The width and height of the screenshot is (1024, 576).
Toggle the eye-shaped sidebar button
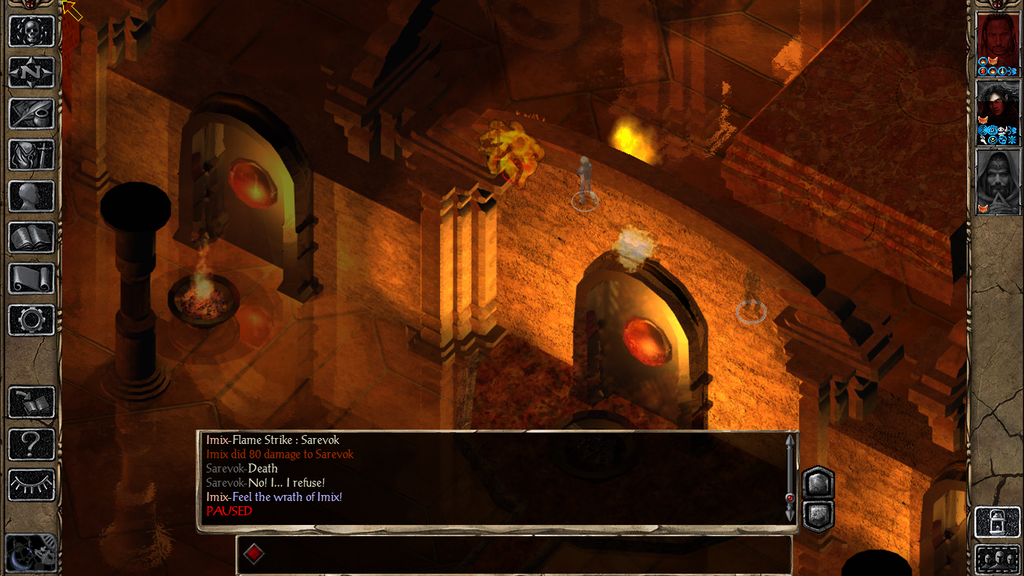click(31, 485)
